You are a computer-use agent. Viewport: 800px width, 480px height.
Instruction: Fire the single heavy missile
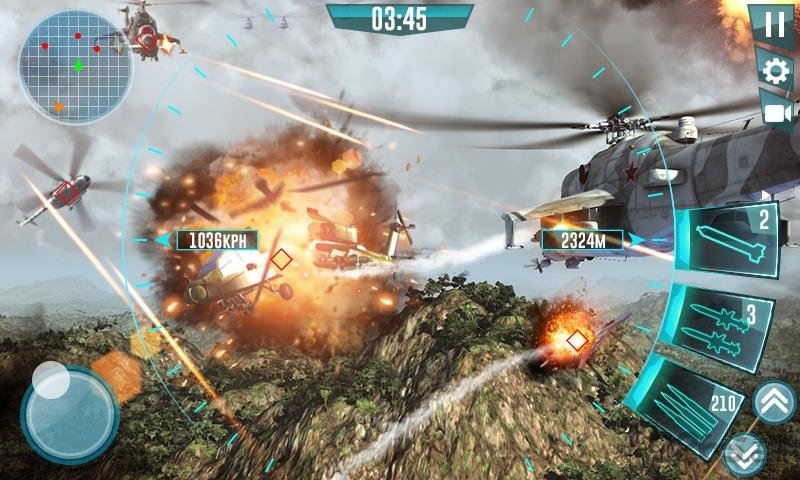point(728,241)
